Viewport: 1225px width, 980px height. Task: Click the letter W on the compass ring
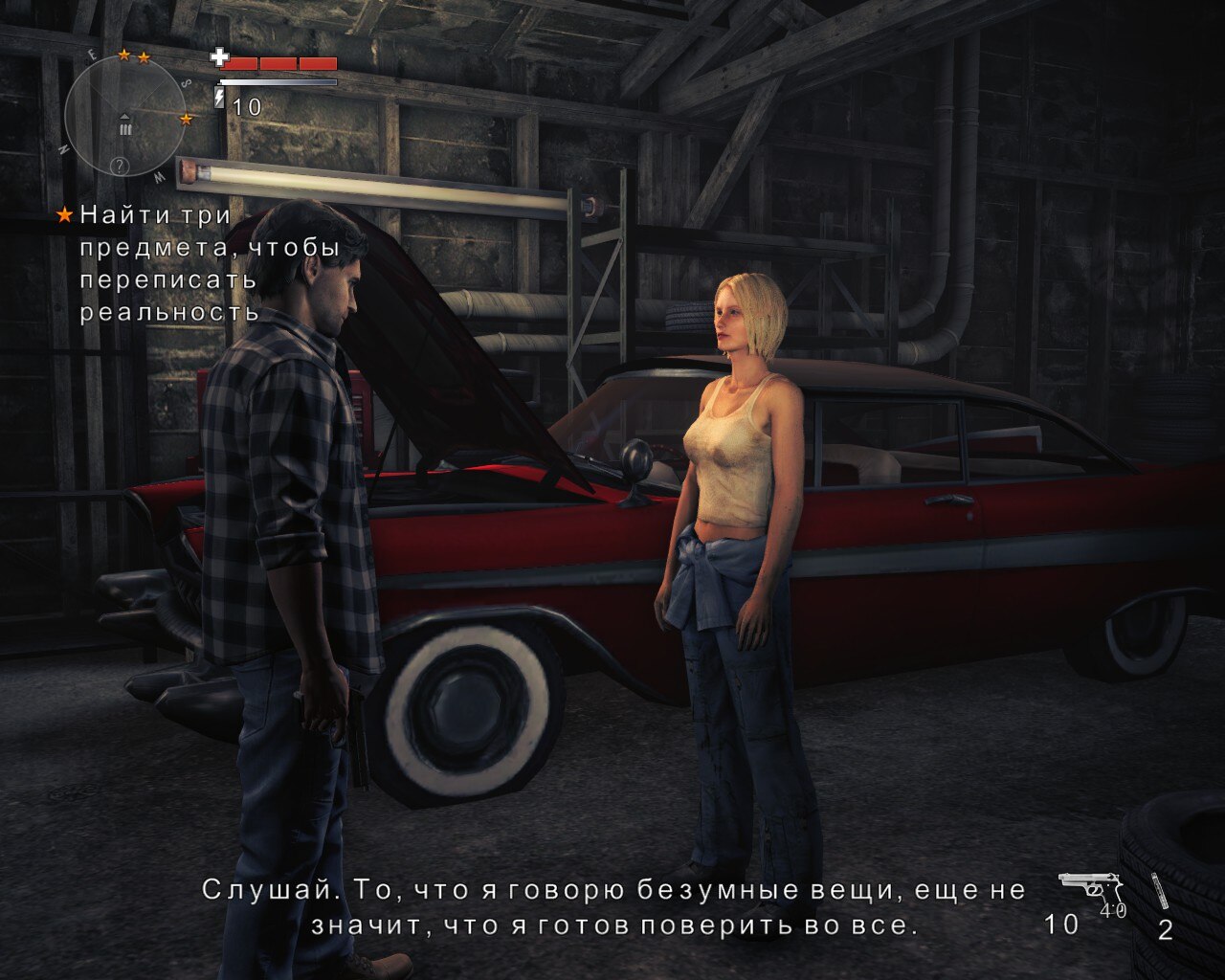tap(159, 178)
